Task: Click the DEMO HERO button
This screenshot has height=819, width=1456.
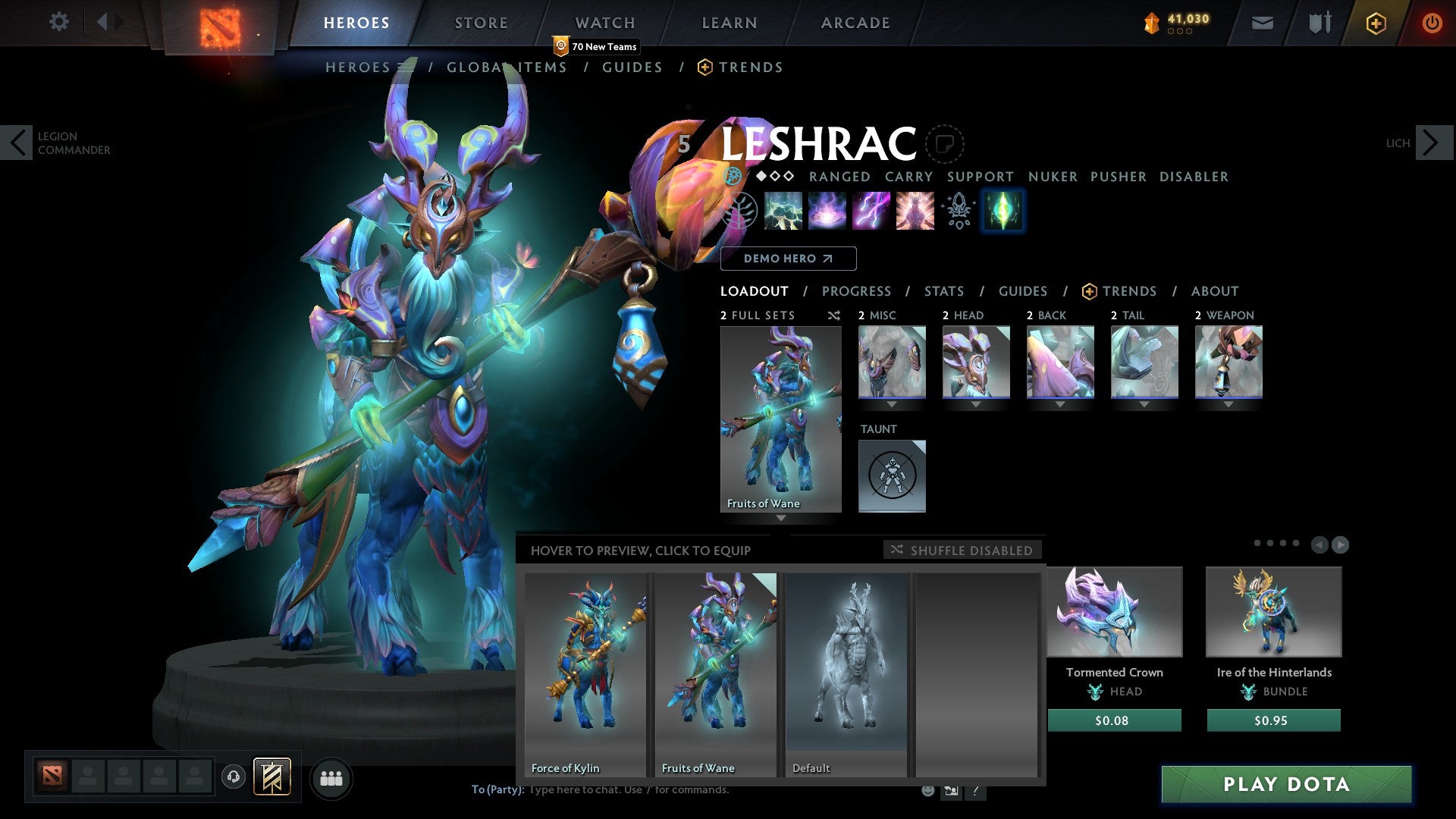Action: pos(788,259)
